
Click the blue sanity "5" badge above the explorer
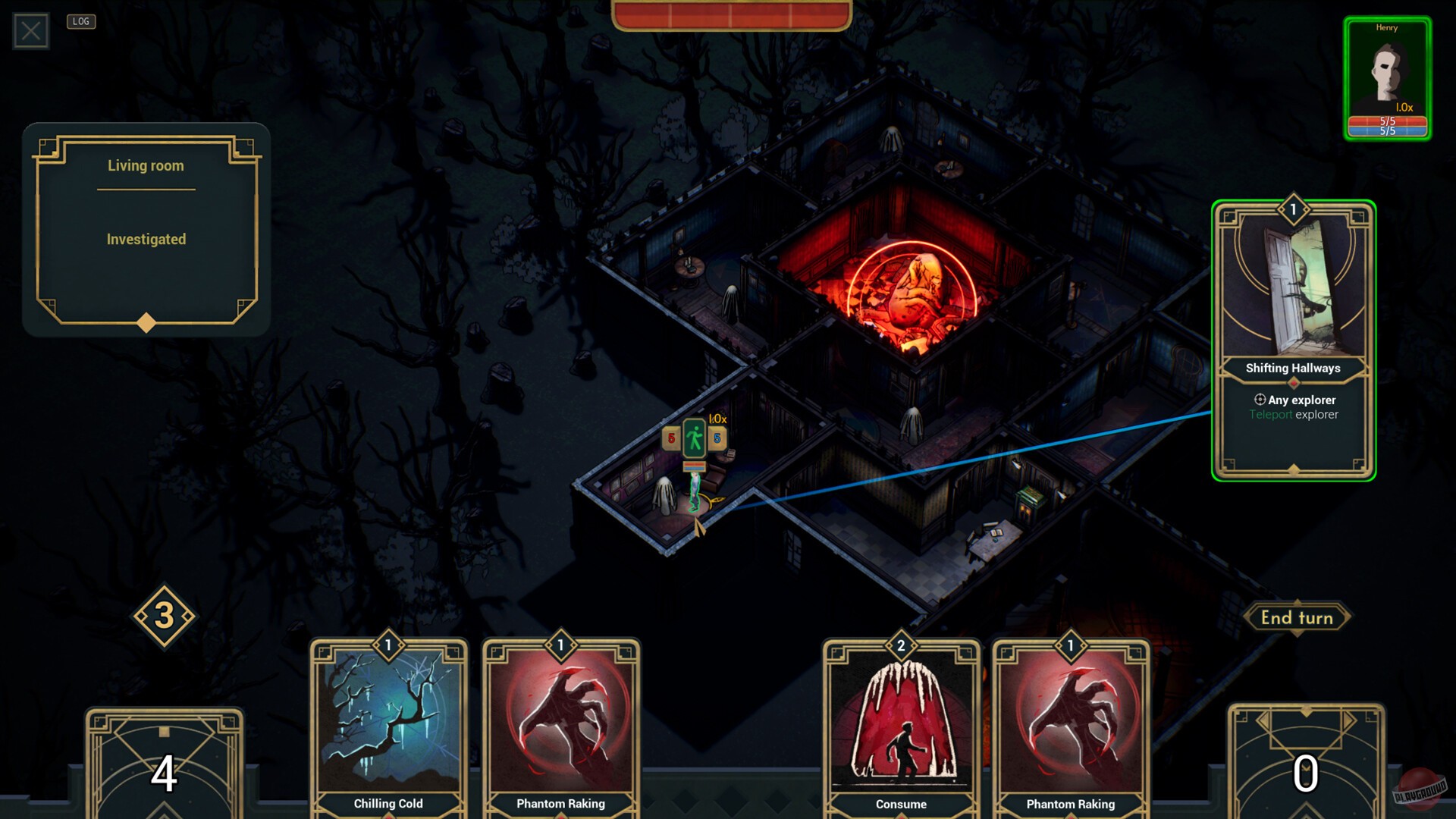(717, 438)
